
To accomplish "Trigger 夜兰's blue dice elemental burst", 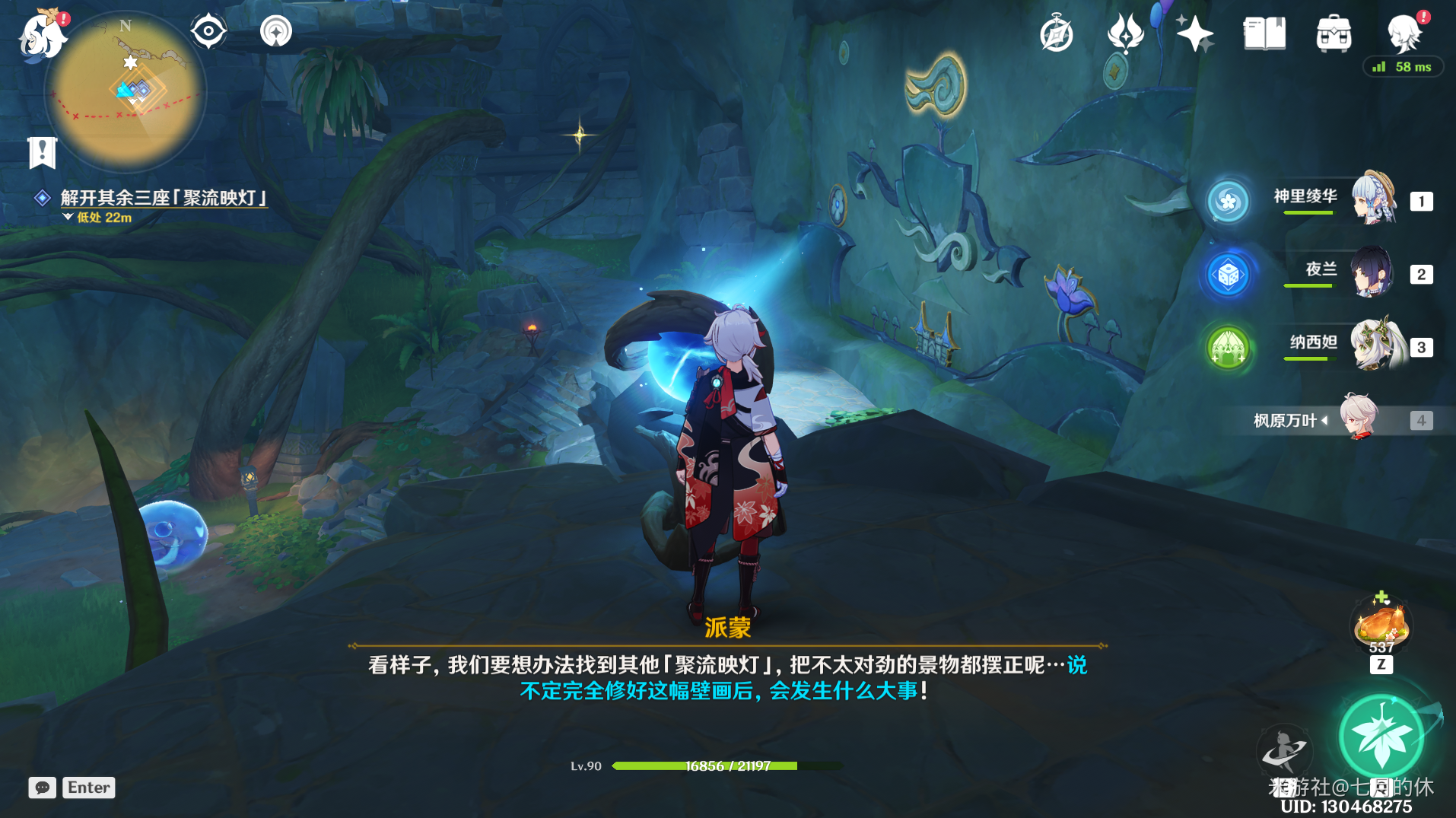I will 1228,275.
